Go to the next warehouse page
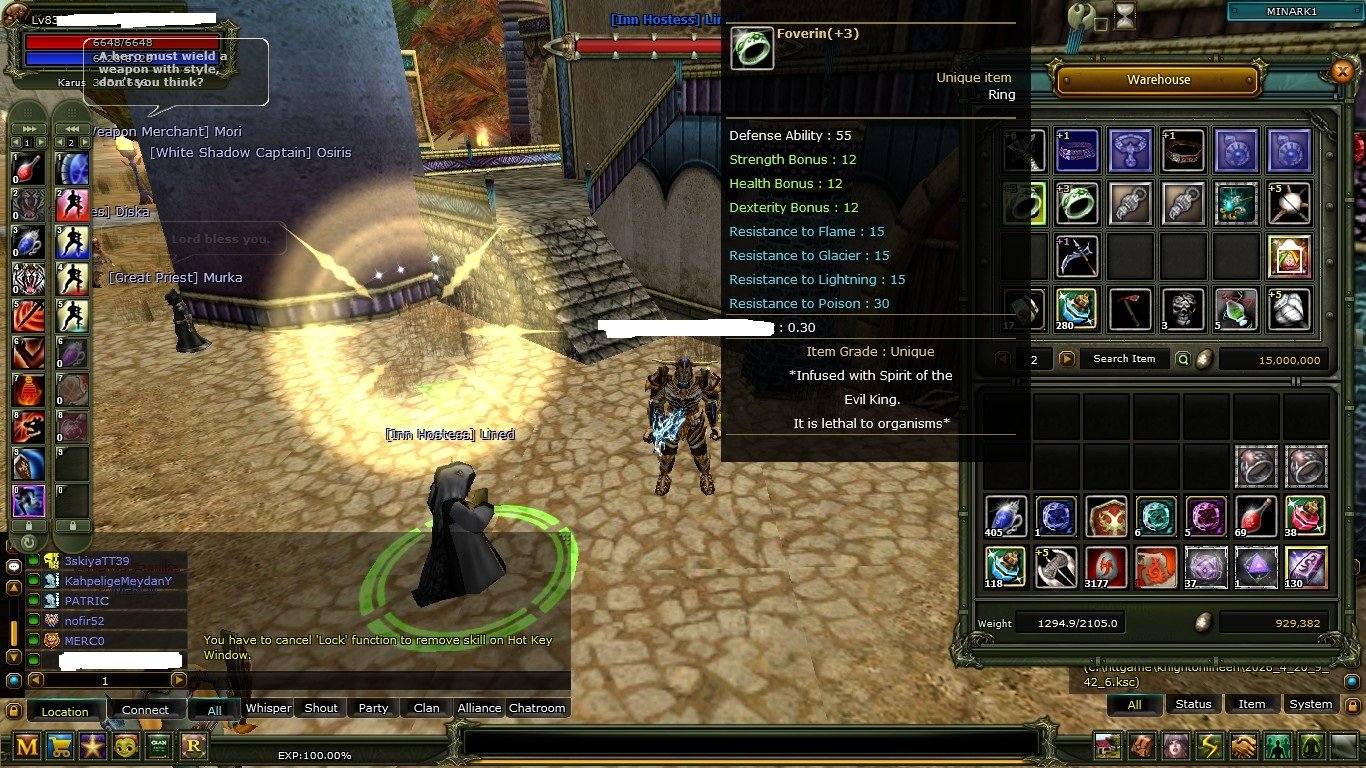Image resolution: width=1366 pixels, height=768 pixels. 1066,359
